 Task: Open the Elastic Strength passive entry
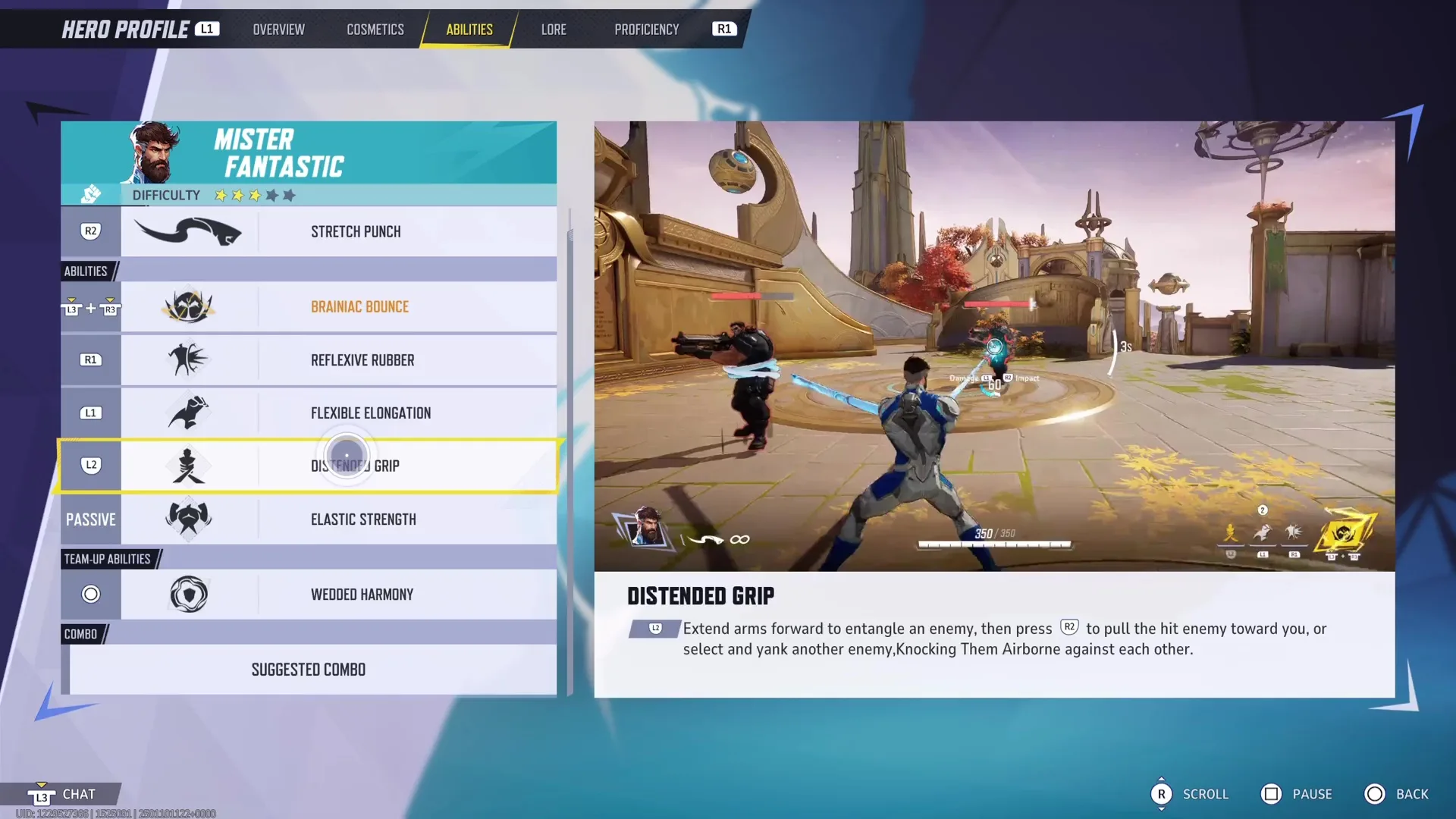point(338,519)
